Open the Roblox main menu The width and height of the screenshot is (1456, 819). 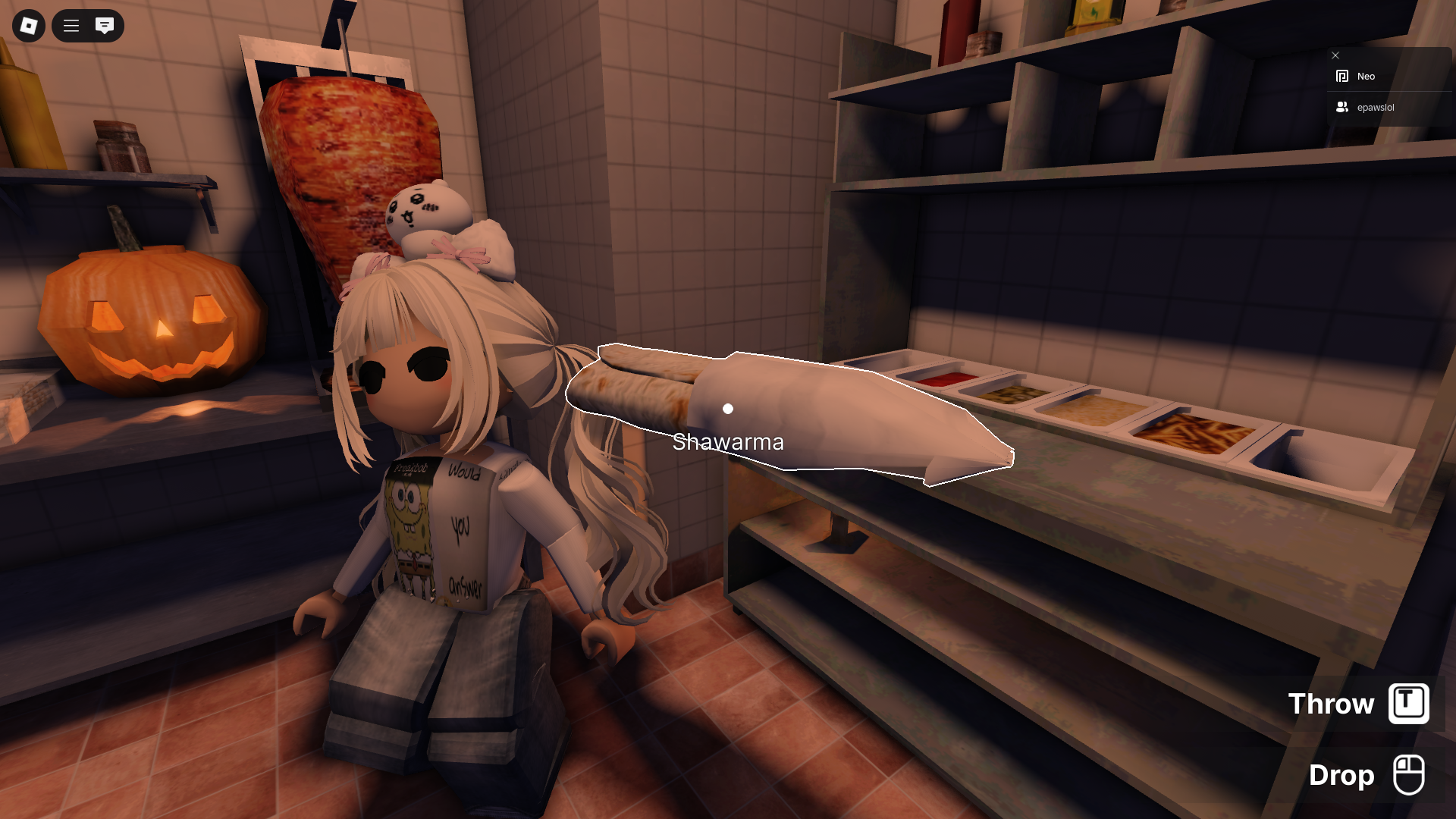[x=29, y=26]
